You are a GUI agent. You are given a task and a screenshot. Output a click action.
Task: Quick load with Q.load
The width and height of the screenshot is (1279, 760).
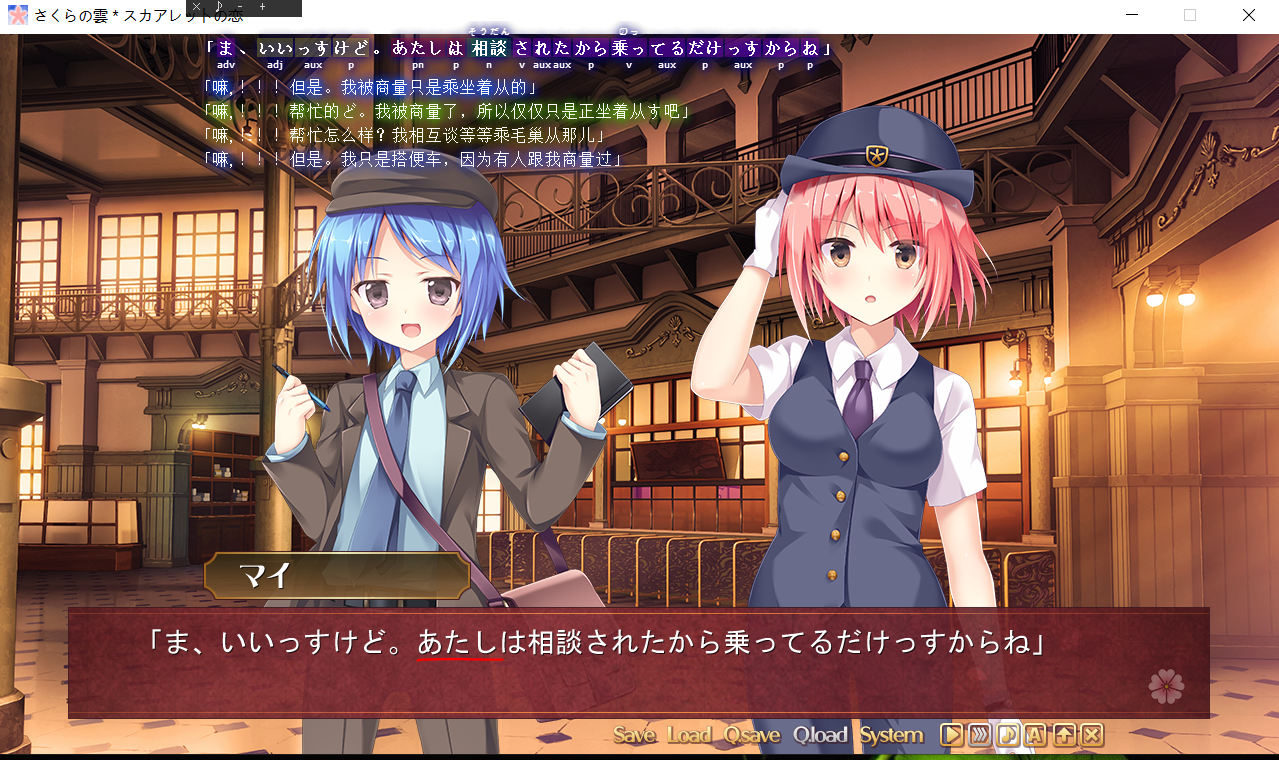coord(820,736)
